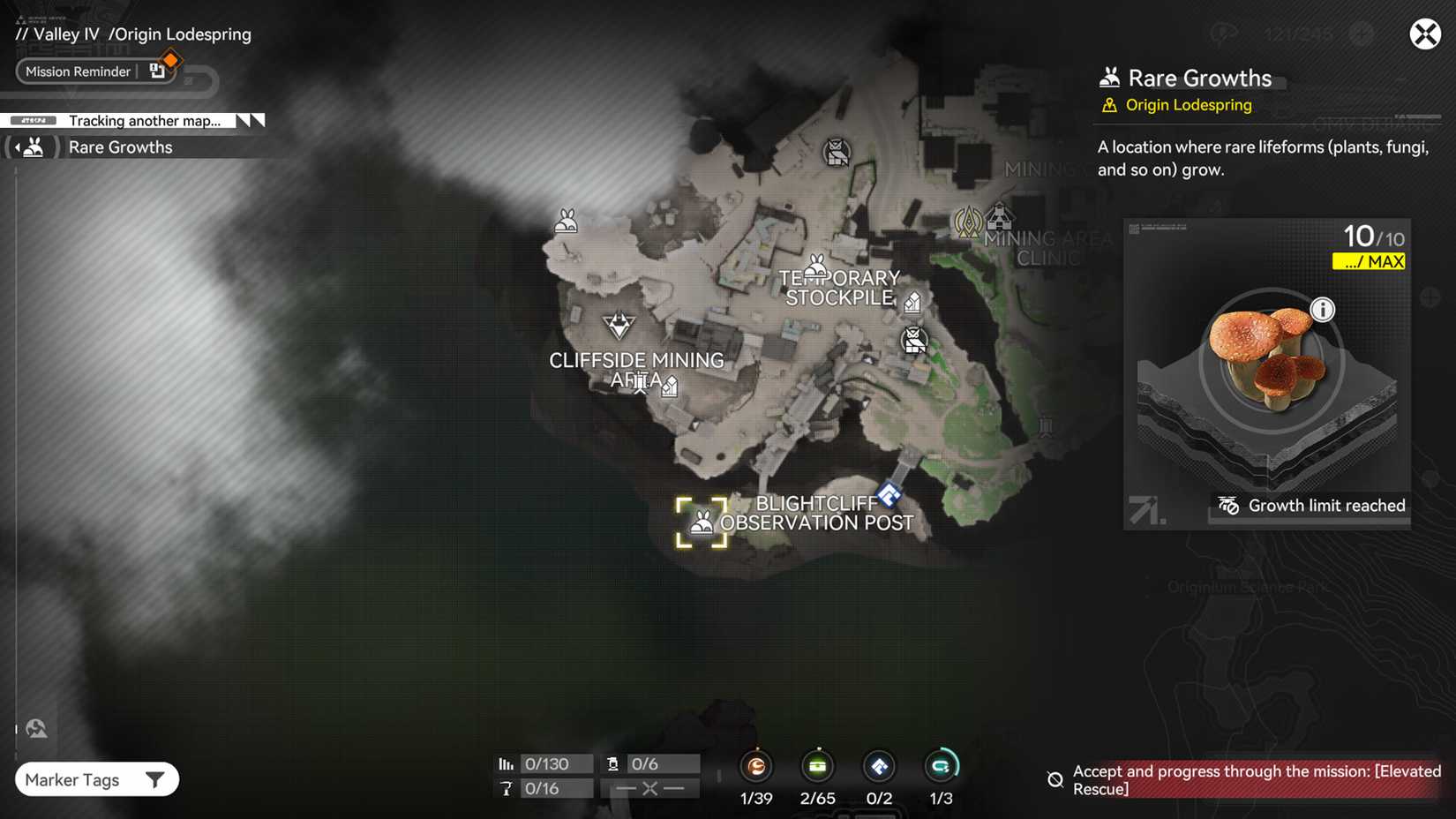Click the blue diamond collectible icon showing 0/2
1456x819 pixels.
[x=879, y=766]
